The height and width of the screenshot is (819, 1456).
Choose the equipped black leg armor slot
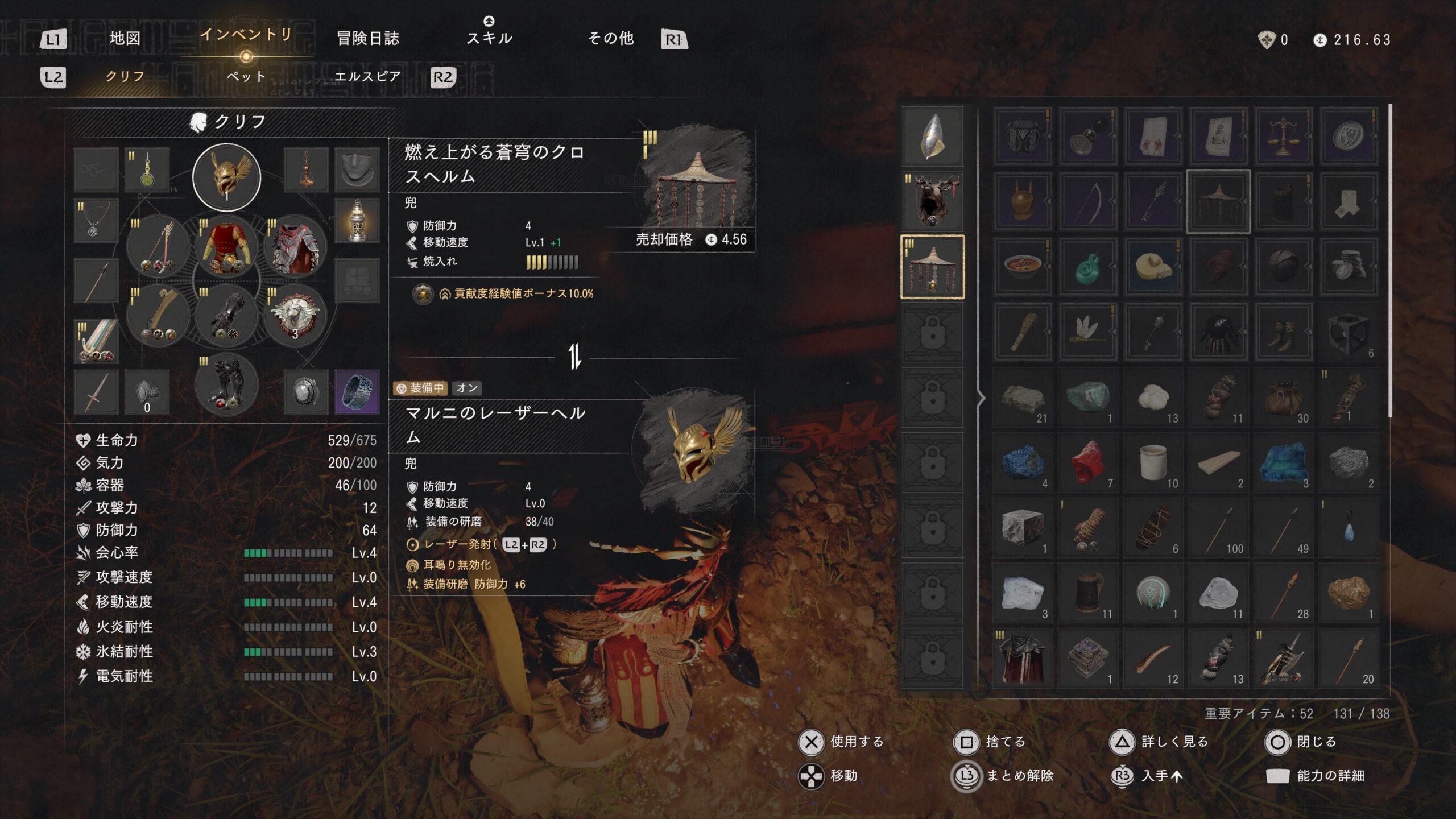(x=226, y=385)
